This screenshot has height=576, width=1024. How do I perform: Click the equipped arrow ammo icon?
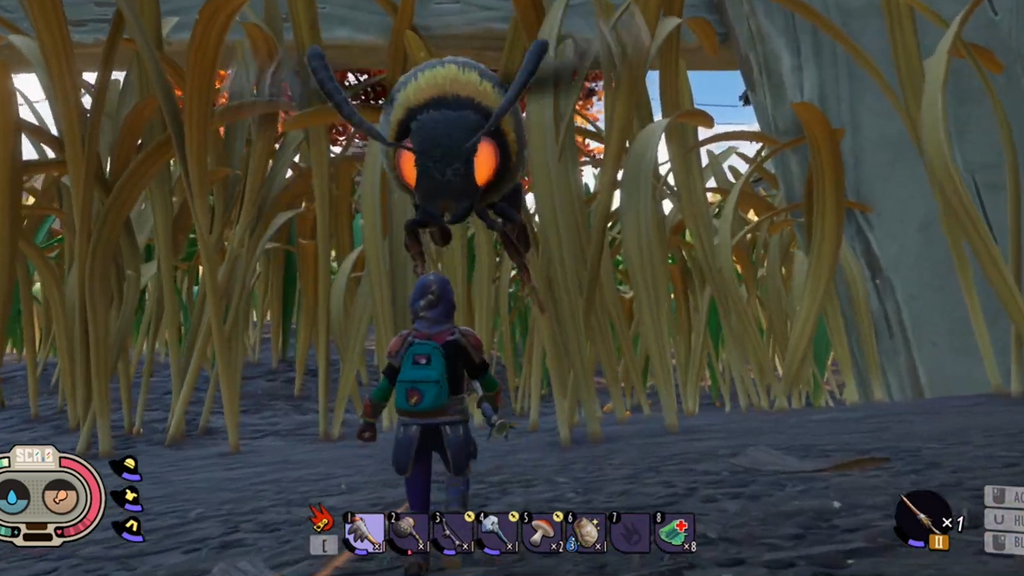pyautogui.click(x=921, y=514)
